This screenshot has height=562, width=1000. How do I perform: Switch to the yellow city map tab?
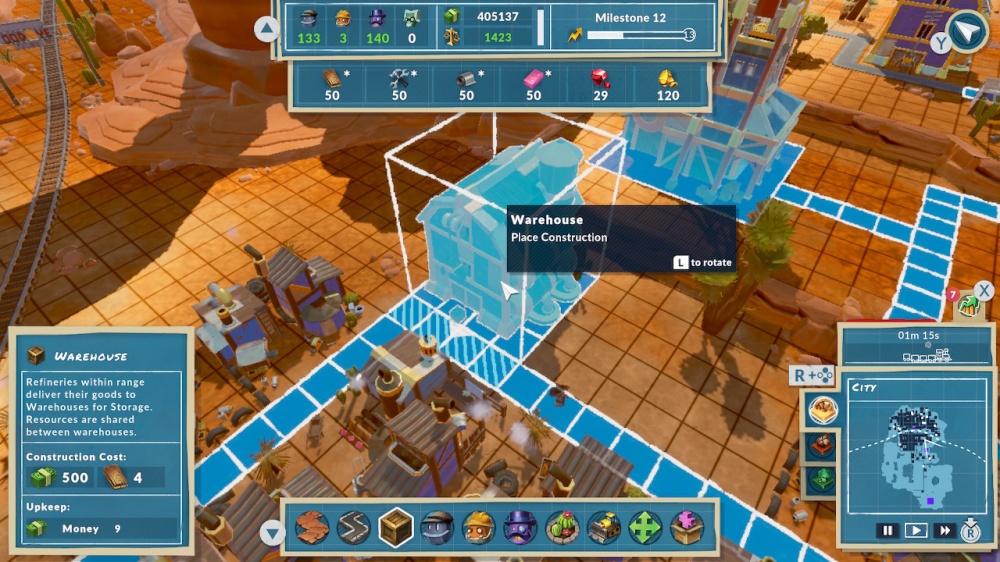coord(823,409)
